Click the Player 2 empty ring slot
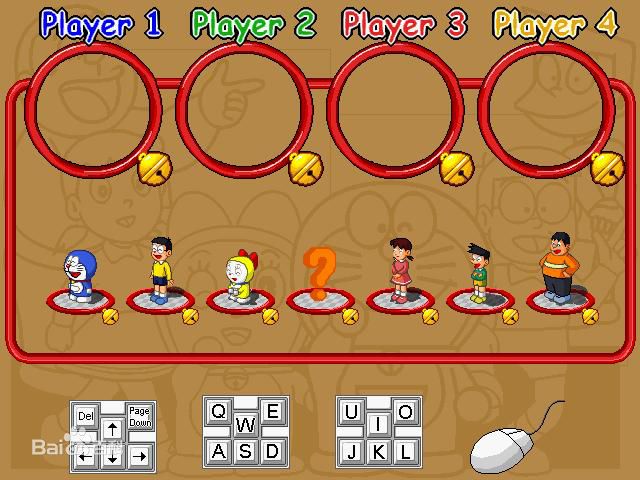 (245, 108)
